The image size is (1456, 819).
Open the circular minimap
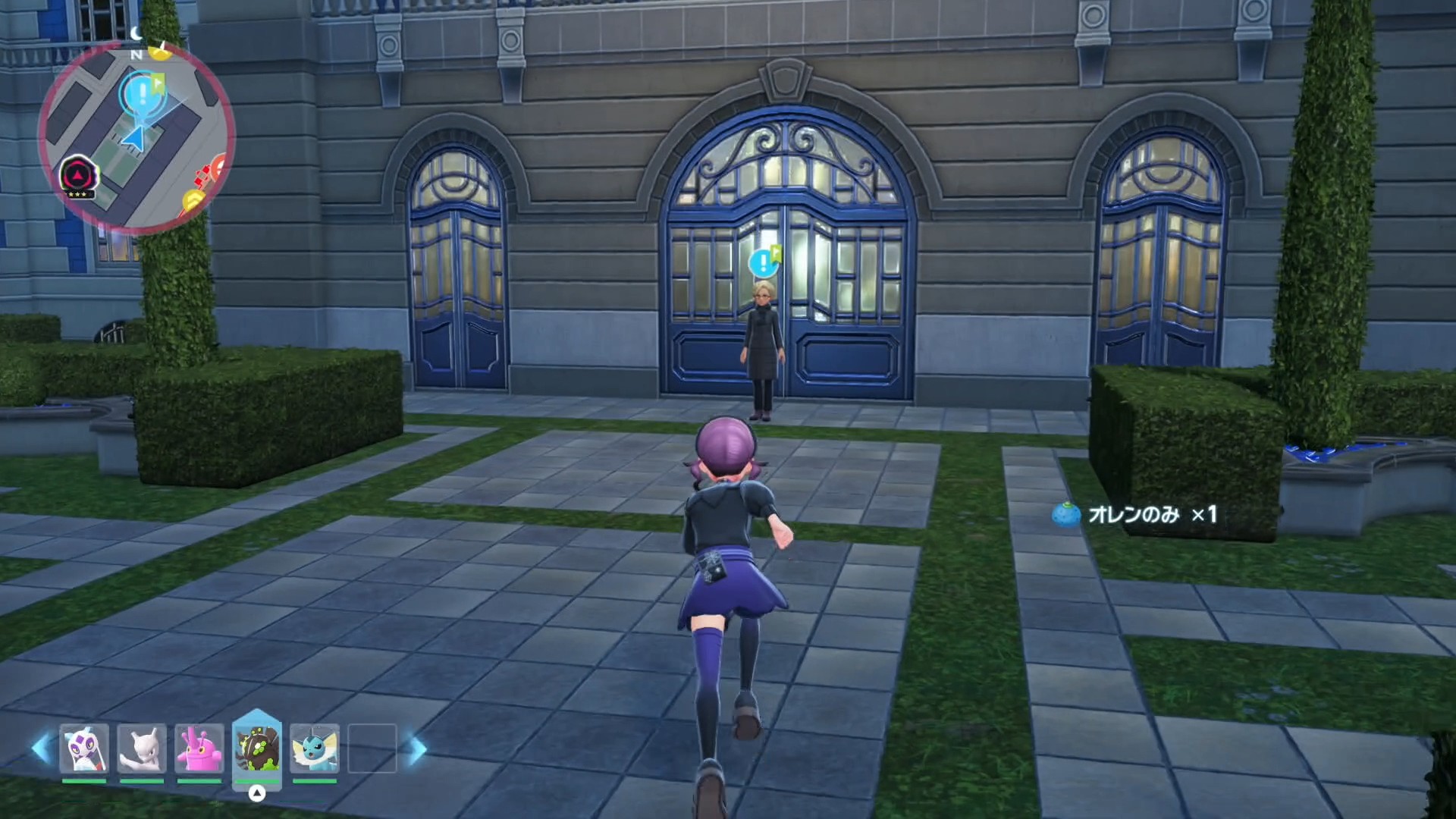click(x=136, y=136)
